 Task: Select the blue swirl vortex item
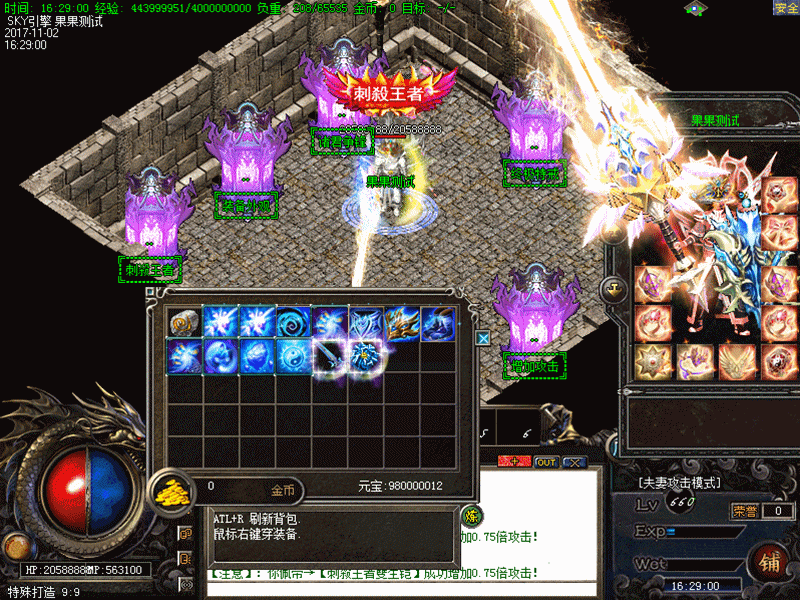coord(292,323)
